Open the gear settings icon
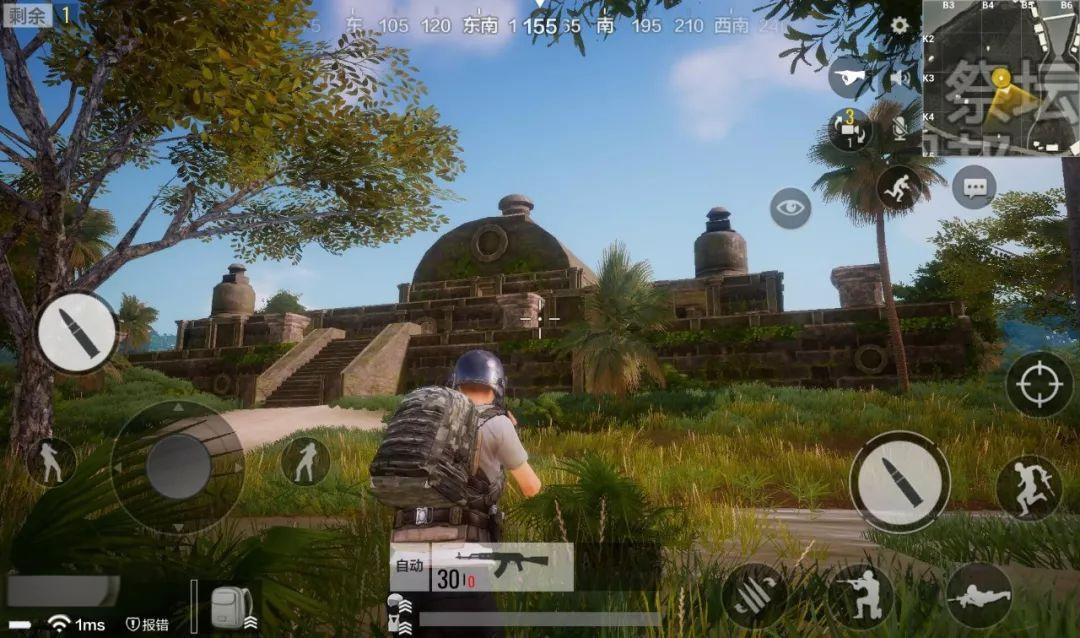This screenshot has width=1080, height=638. click(899, 25)
